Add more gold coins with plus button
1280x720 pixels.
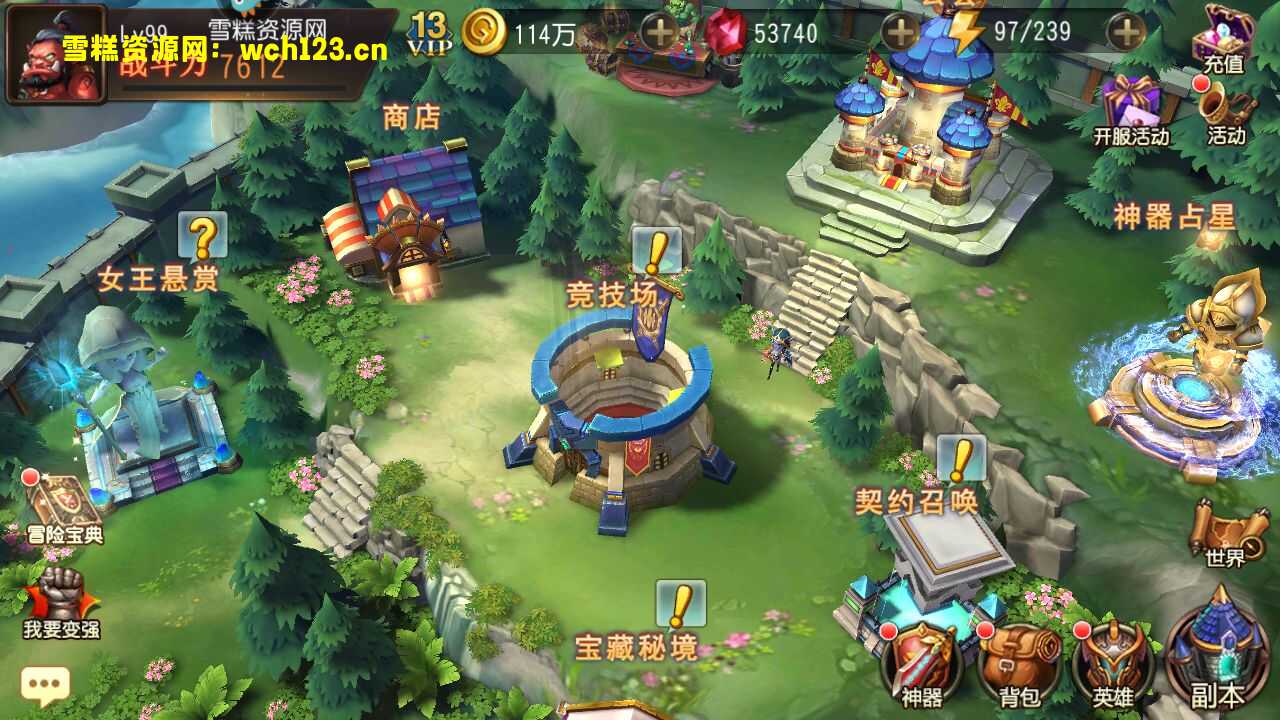[659, 33]
